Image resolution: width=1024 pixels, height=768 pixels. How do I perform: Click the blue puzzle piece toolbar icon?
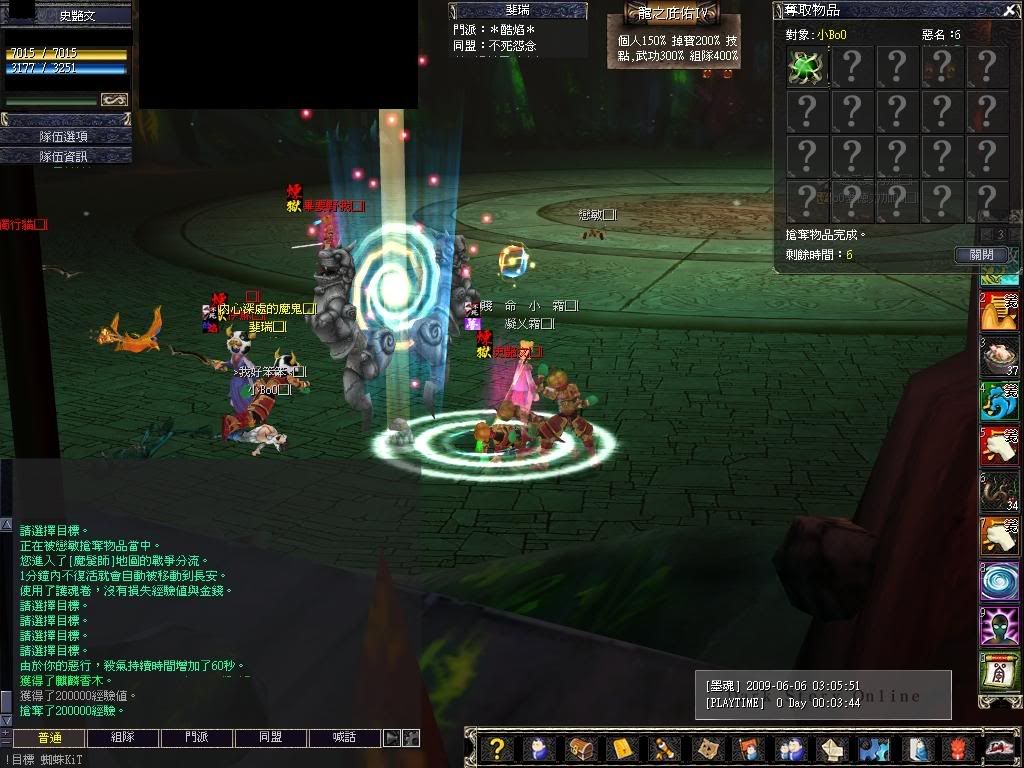(x=873, y=748)
